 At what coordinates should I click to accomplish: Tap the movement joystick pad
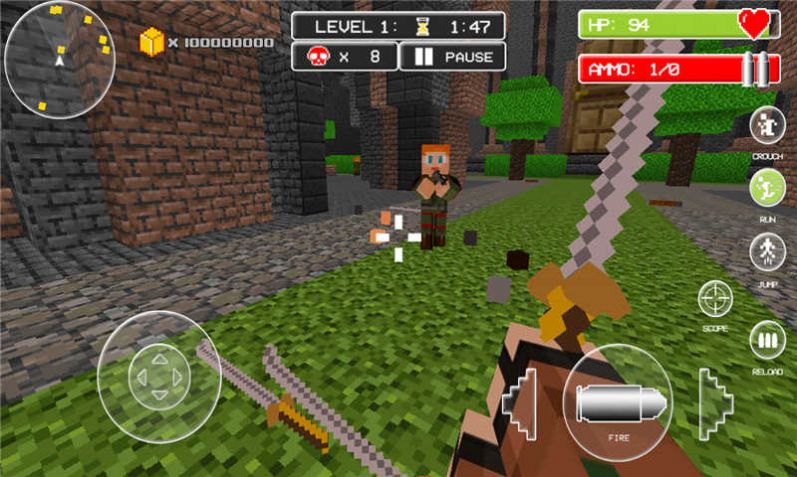tap(158, 377)
